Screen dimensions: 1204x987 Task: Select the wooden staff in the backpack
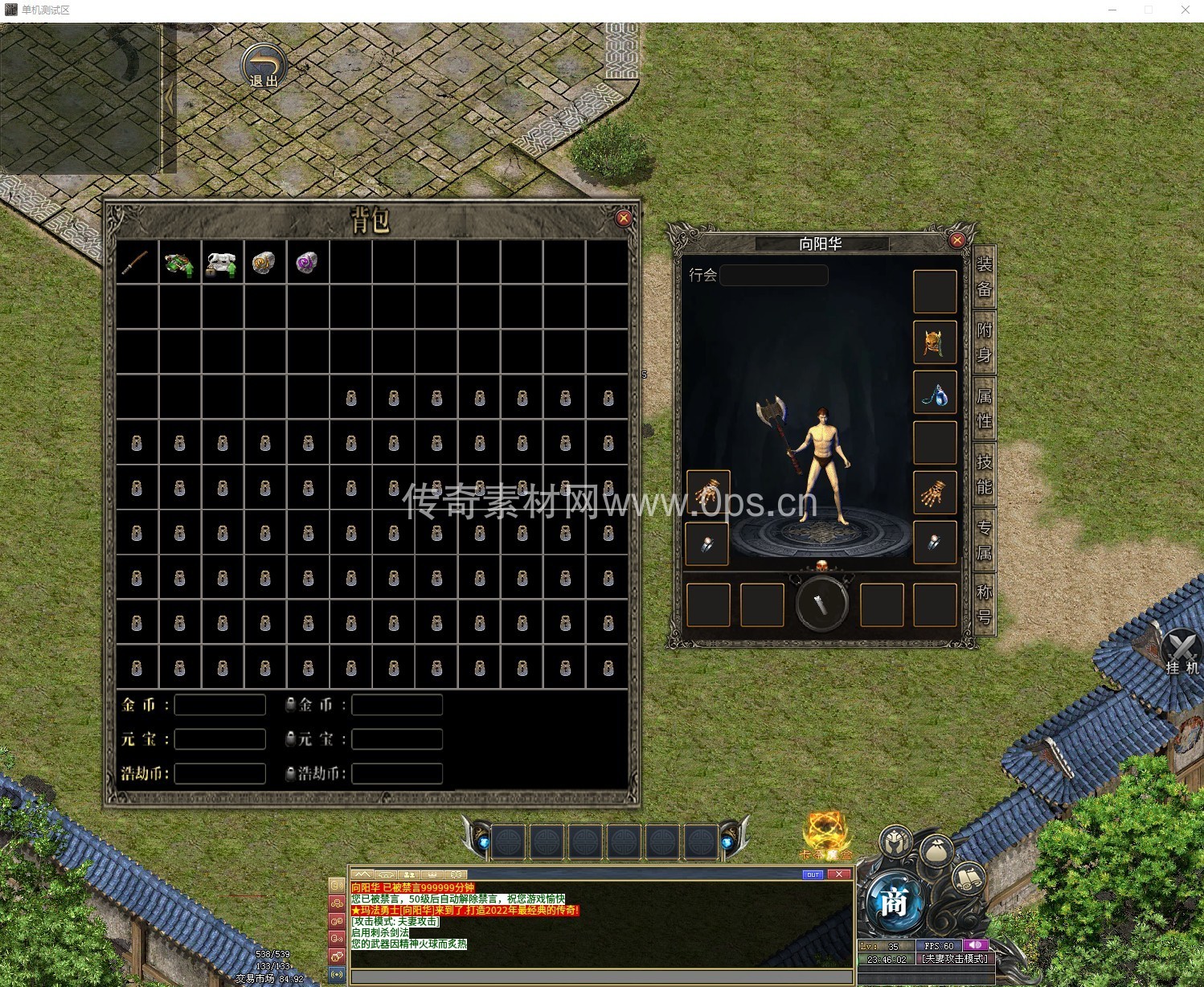pyautogui.click(x=136, y=262)
